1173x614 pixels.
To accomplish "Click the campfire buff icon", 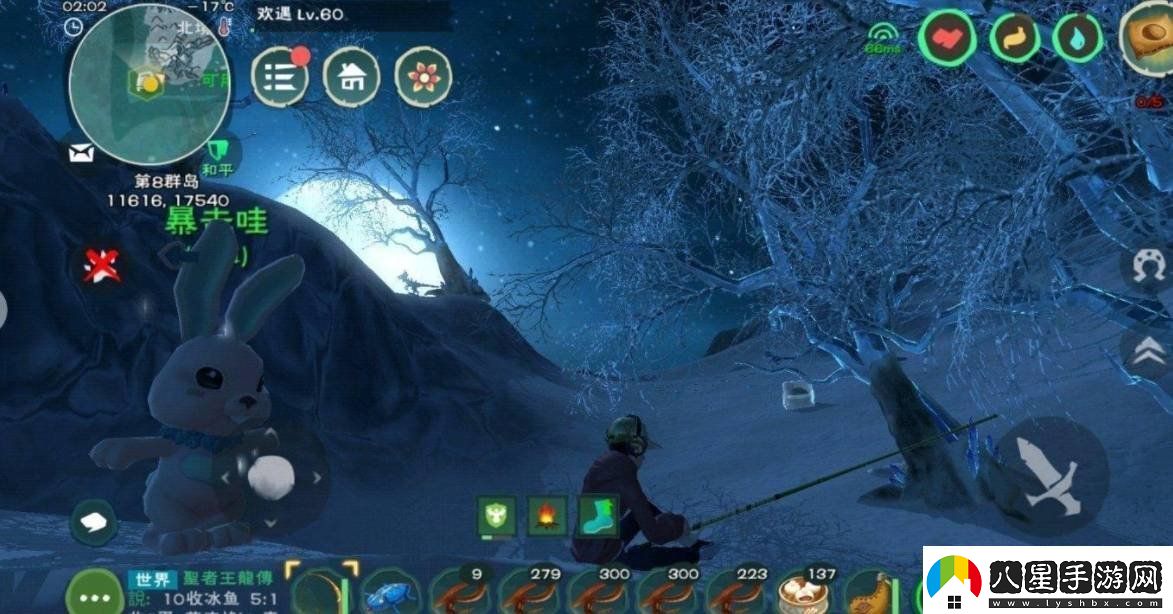I will [x=547, y=517].
